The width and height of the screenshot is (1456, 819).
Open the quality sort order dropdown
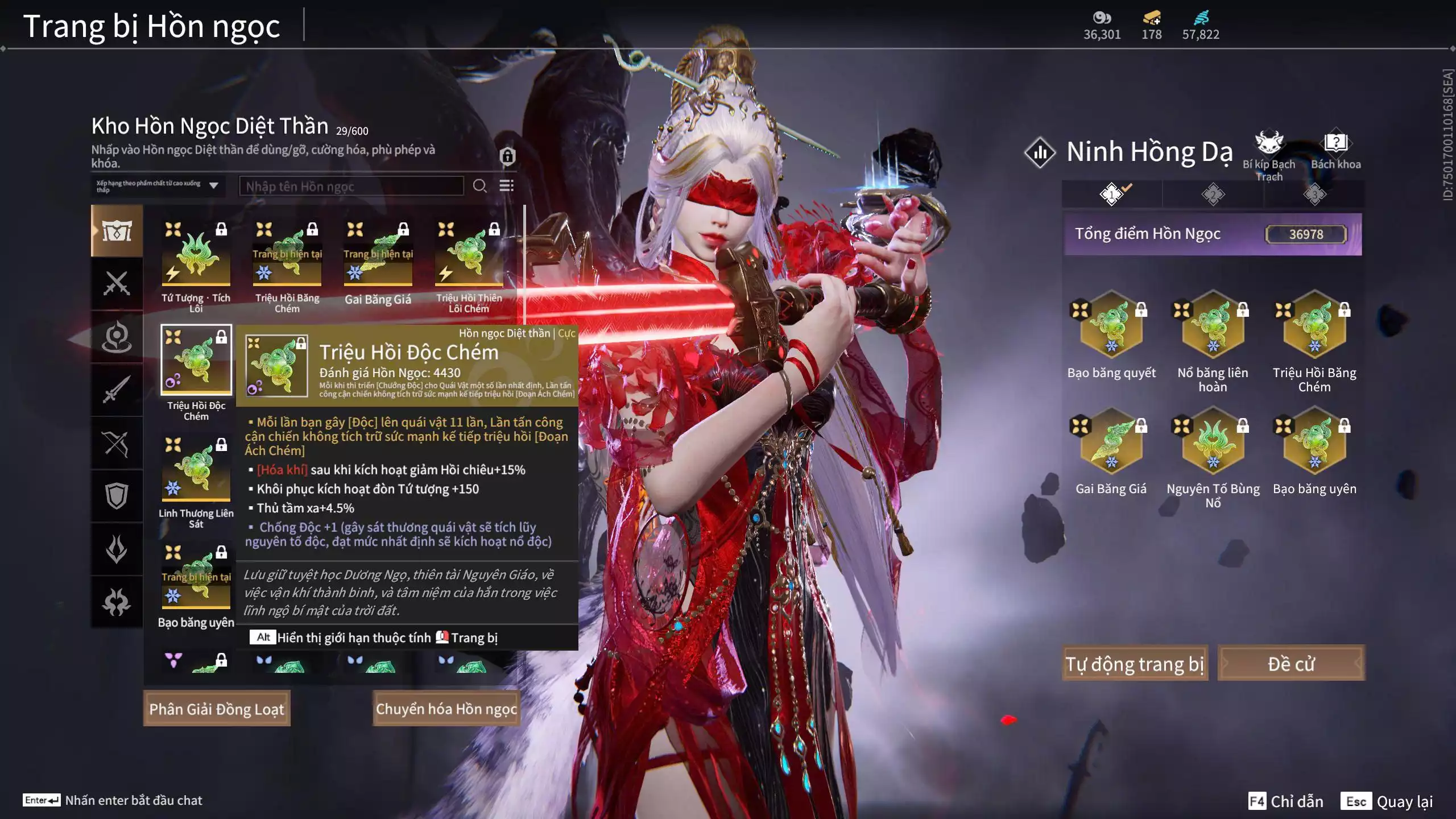(x=158, y=186)
